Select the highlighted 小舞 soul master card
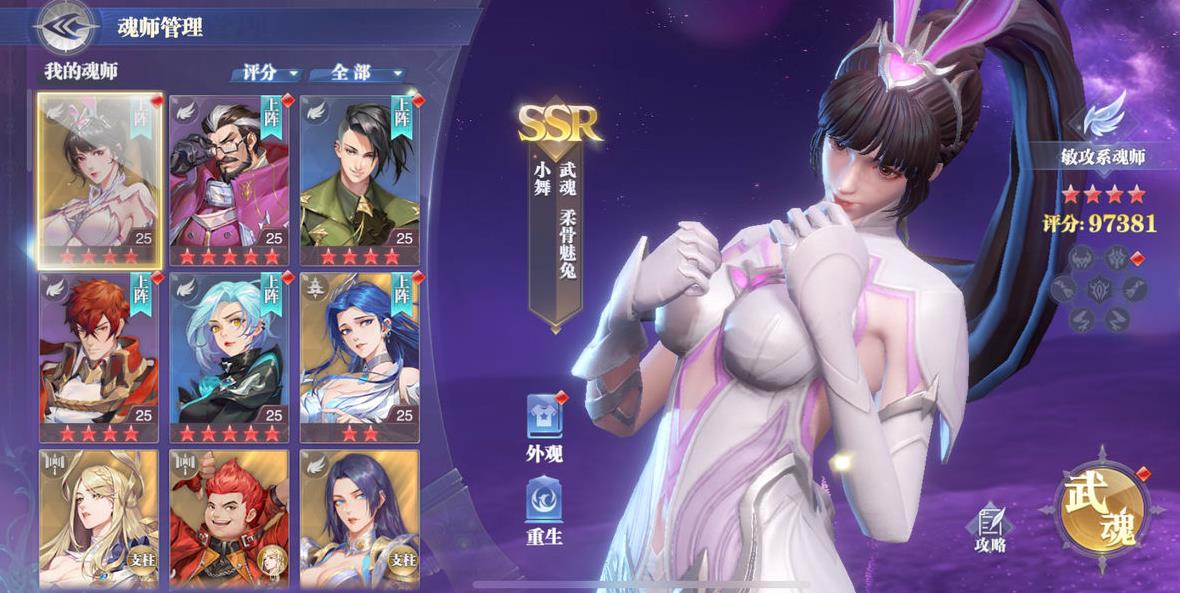Viewport: 1180px width, 593px height. pos(99,180)
